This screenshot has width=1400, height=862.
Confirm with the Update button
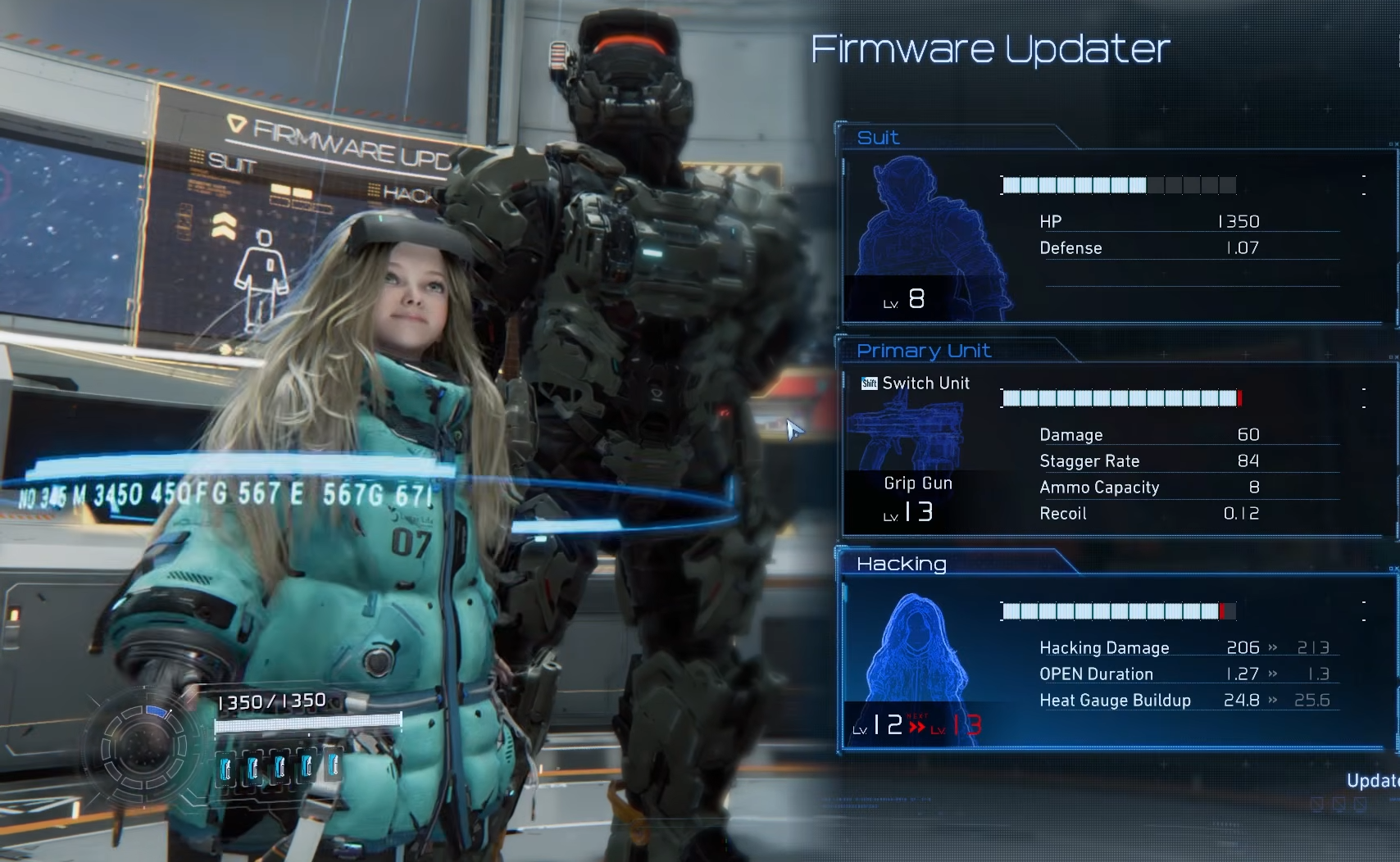(x=1374, y=781)
